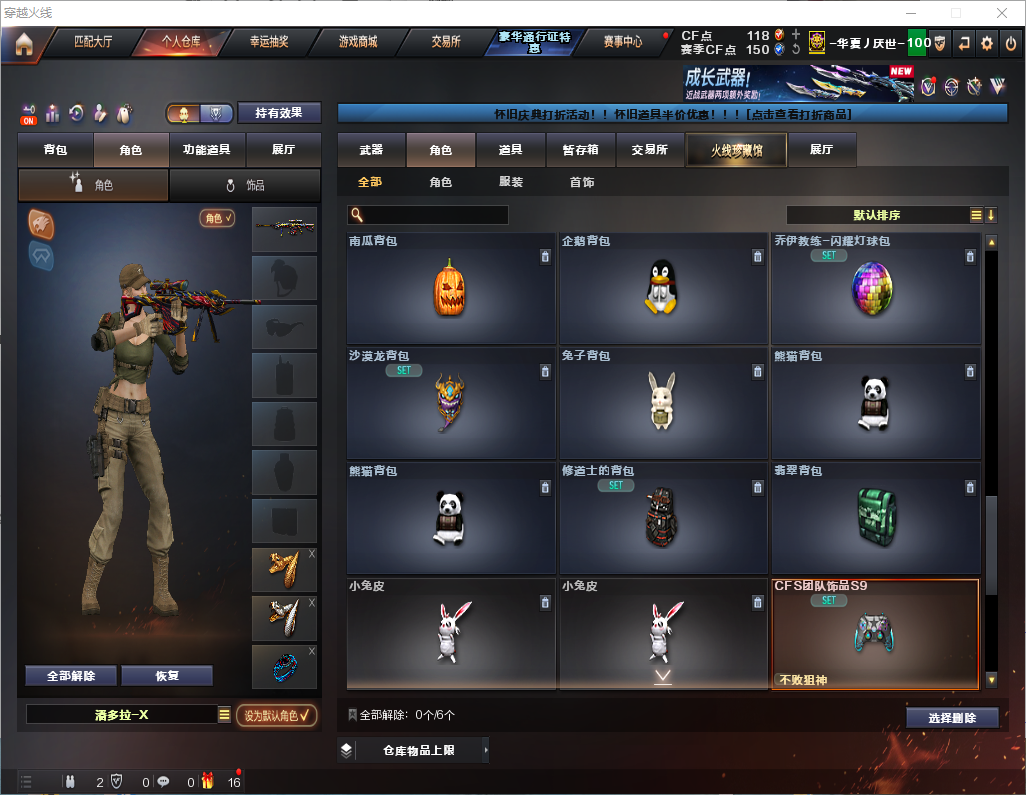Viewport: 1026px width, 795px height.
Task: Go to the home lobby icon
Action: [24, 43]
